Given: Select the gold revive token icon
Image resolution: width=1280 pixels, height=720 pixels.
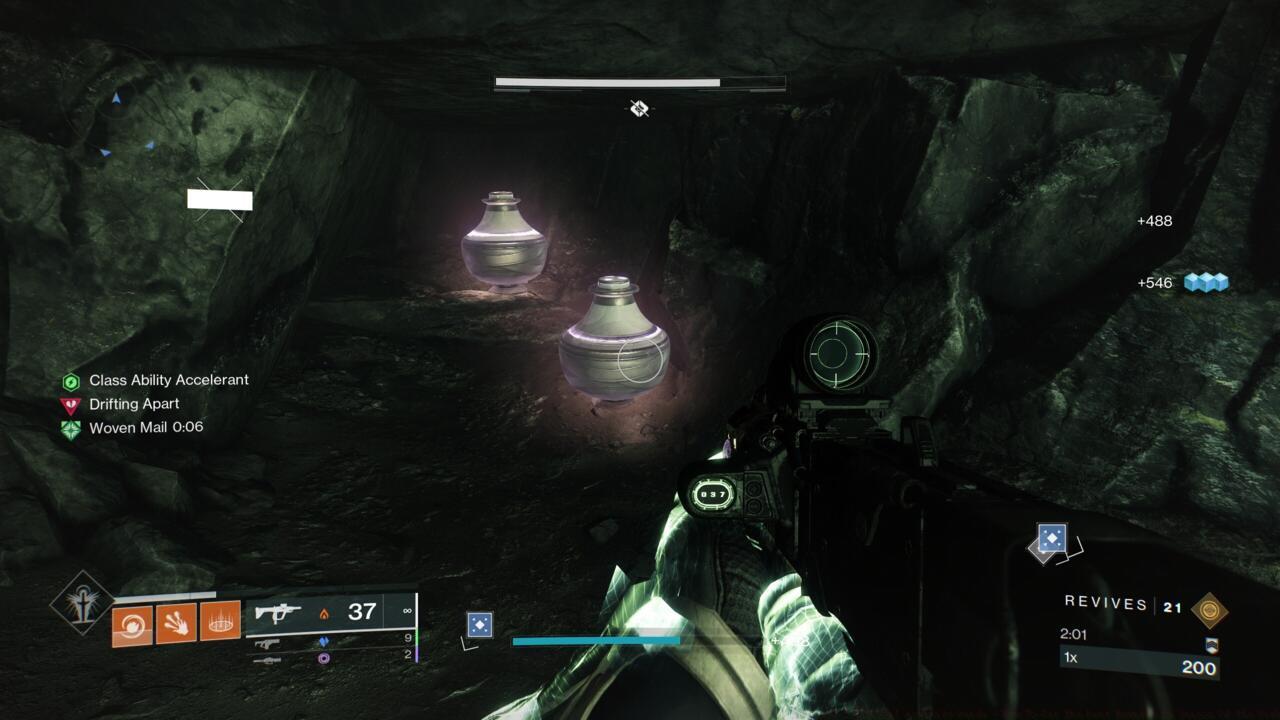Looking at the screenshot, I should click(1209, 609).
